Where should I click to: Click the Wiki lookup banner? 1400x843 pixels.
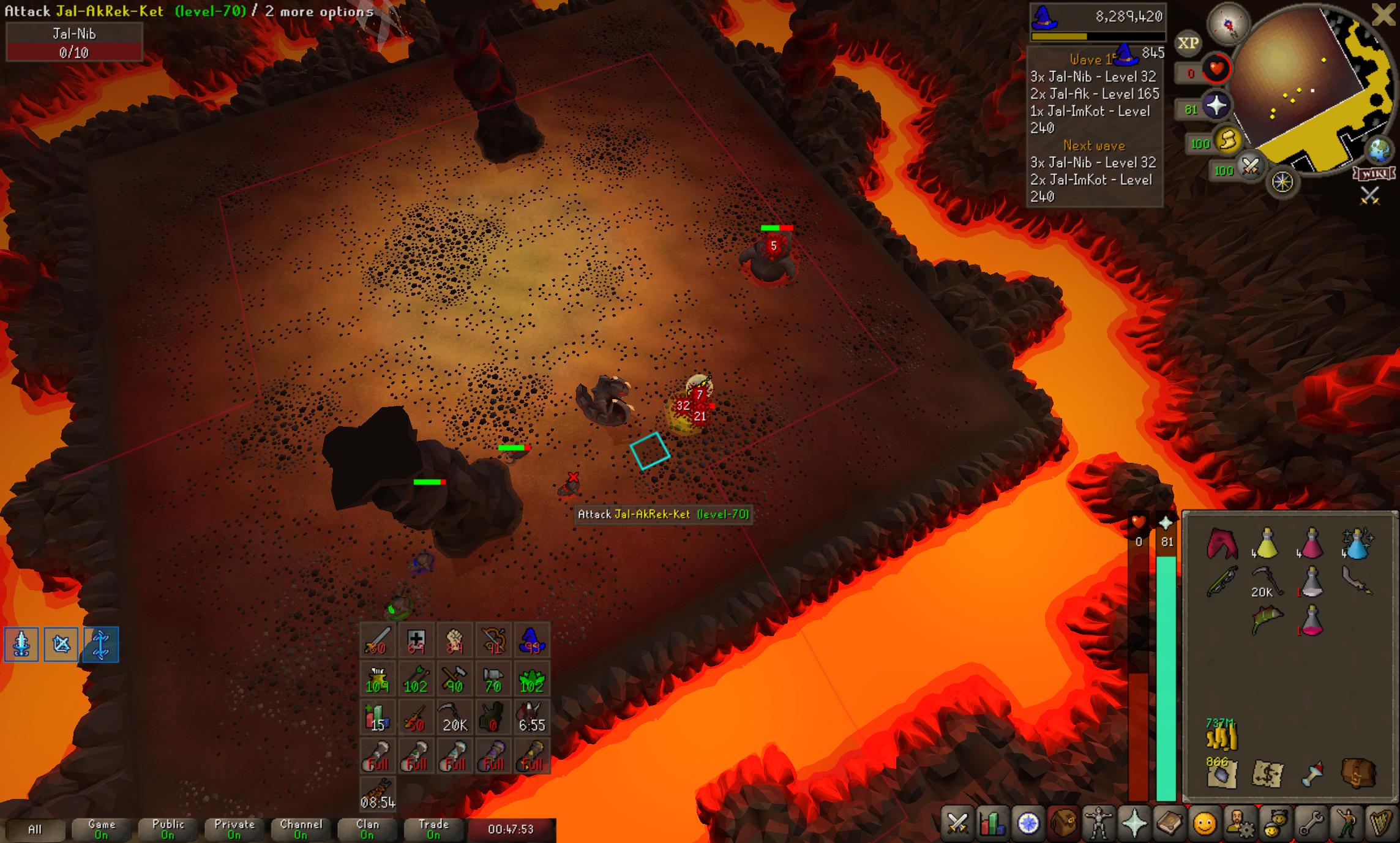click(x=1375, y=174)
